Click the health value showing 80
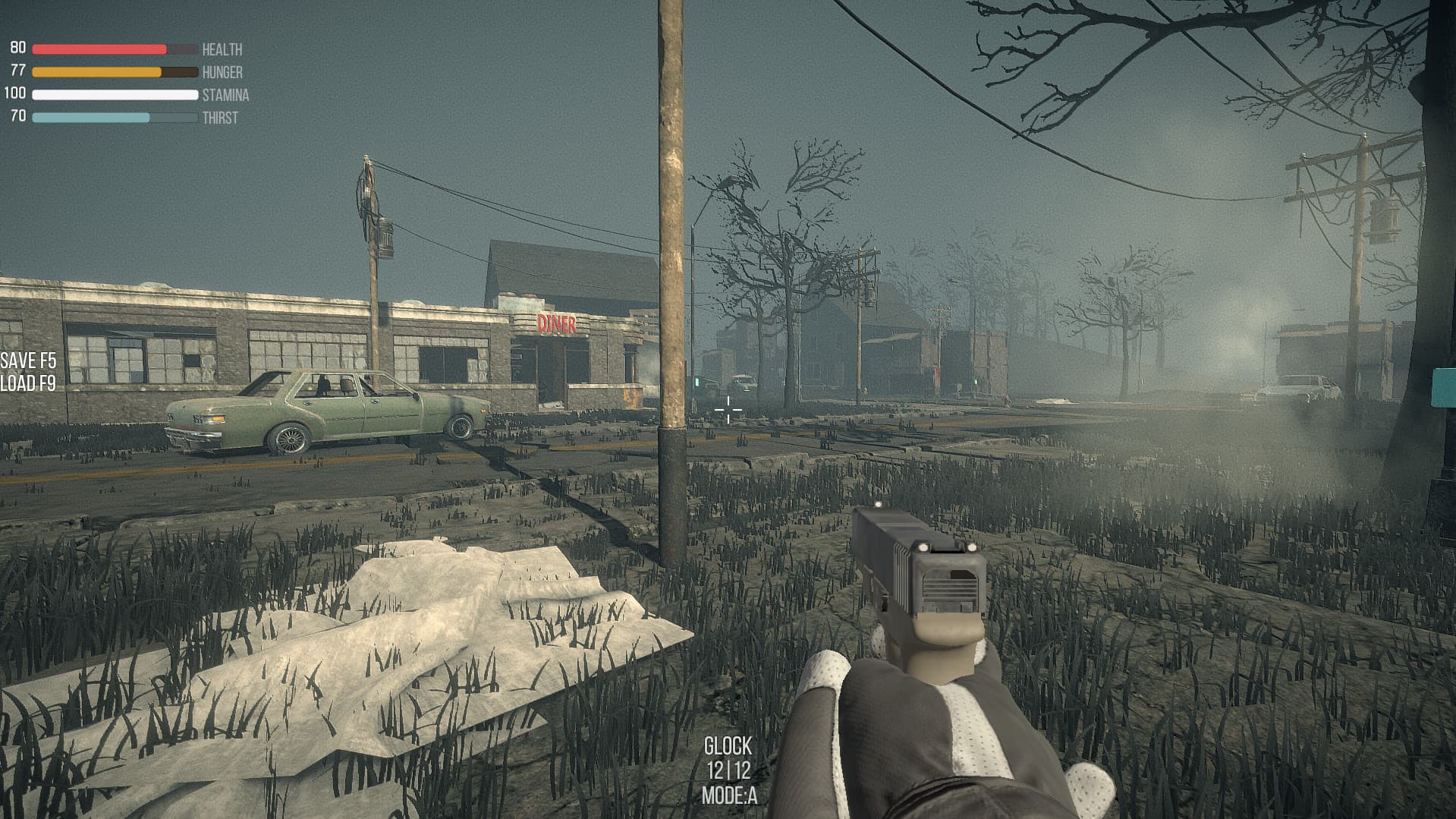Screen dimensions: 1456x819 [x=17, y=48]
